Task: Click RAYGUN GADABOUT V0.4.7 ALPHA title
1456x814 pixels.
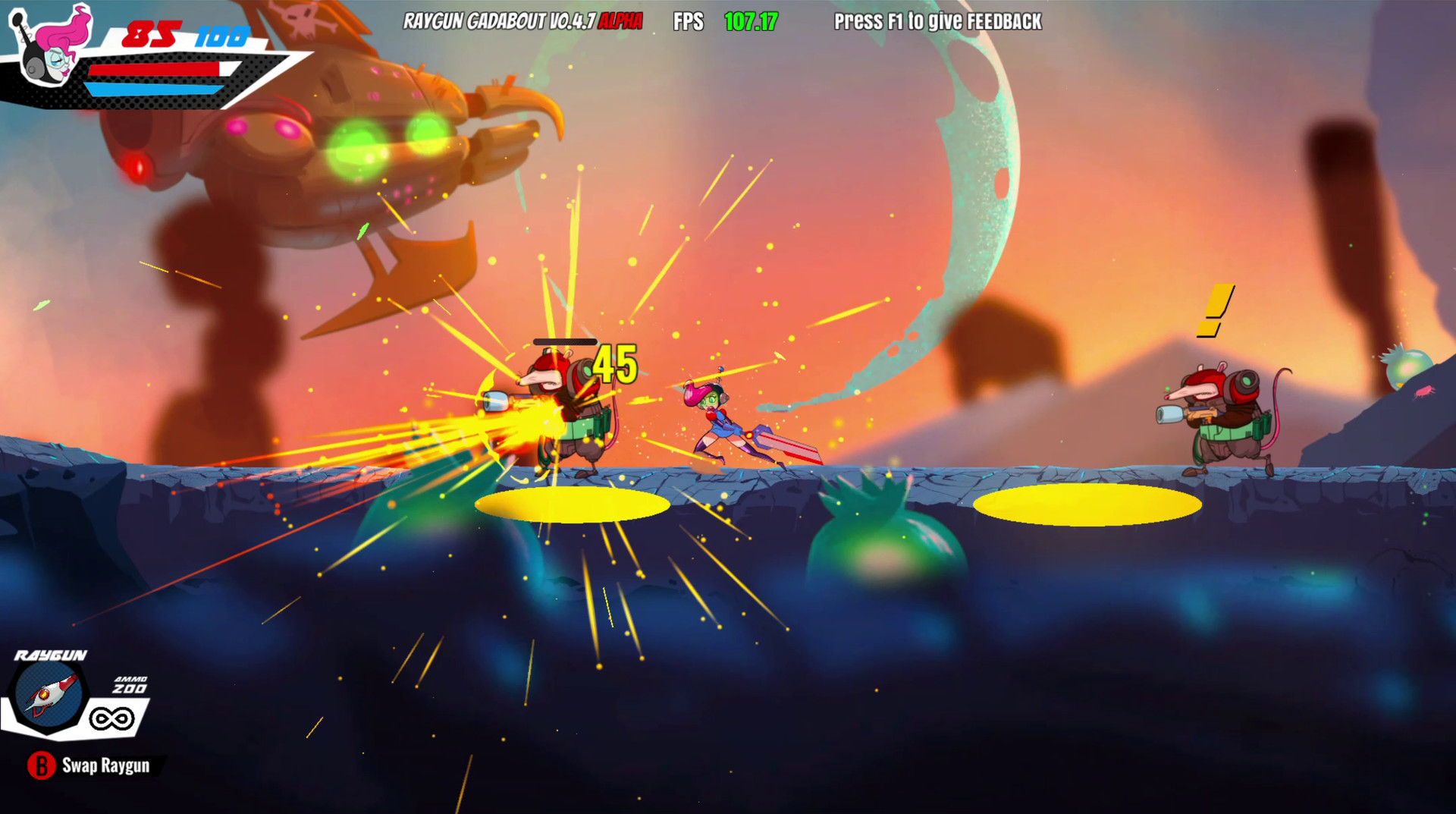Action: tap(500, 22)
